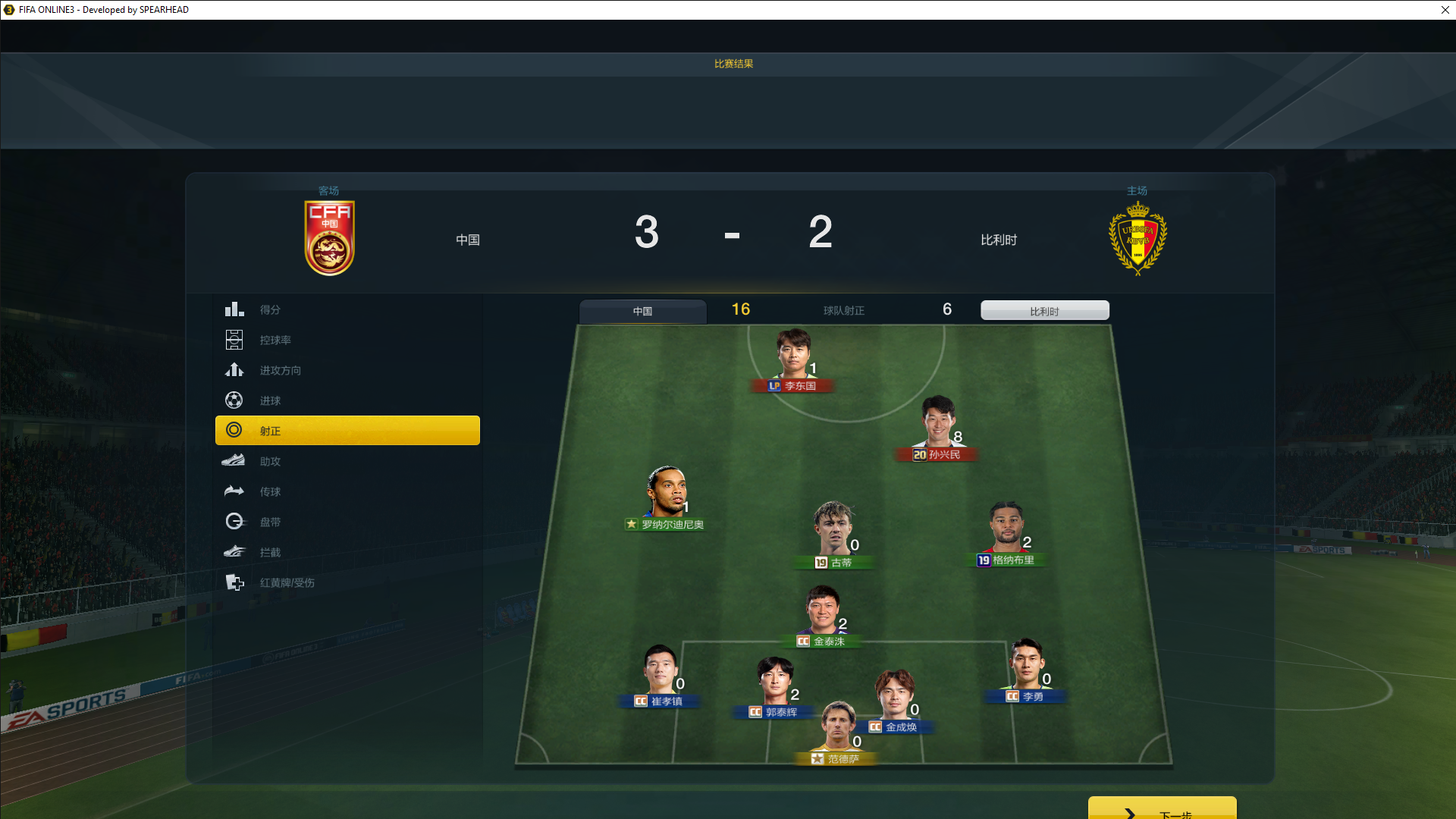Select player 李东国 on the pitch
This screenshot has width=1456, height=819.
point(794,358)
